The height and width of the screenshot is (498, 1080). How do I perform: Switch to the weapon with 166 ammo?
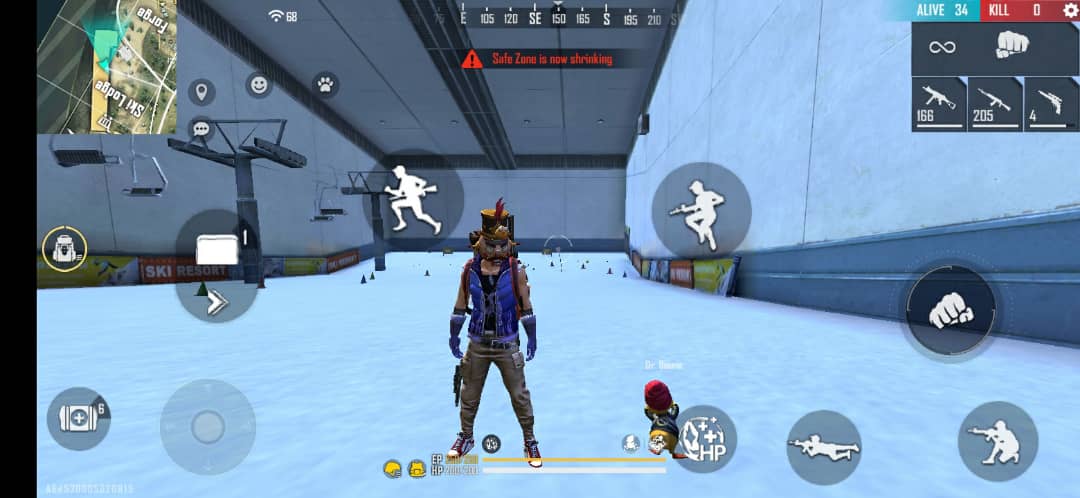938,103
